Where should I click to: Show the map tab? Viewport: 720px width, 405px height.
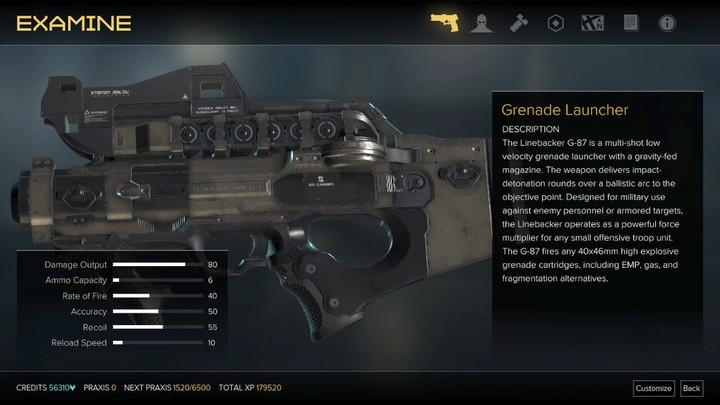[594, 22]
